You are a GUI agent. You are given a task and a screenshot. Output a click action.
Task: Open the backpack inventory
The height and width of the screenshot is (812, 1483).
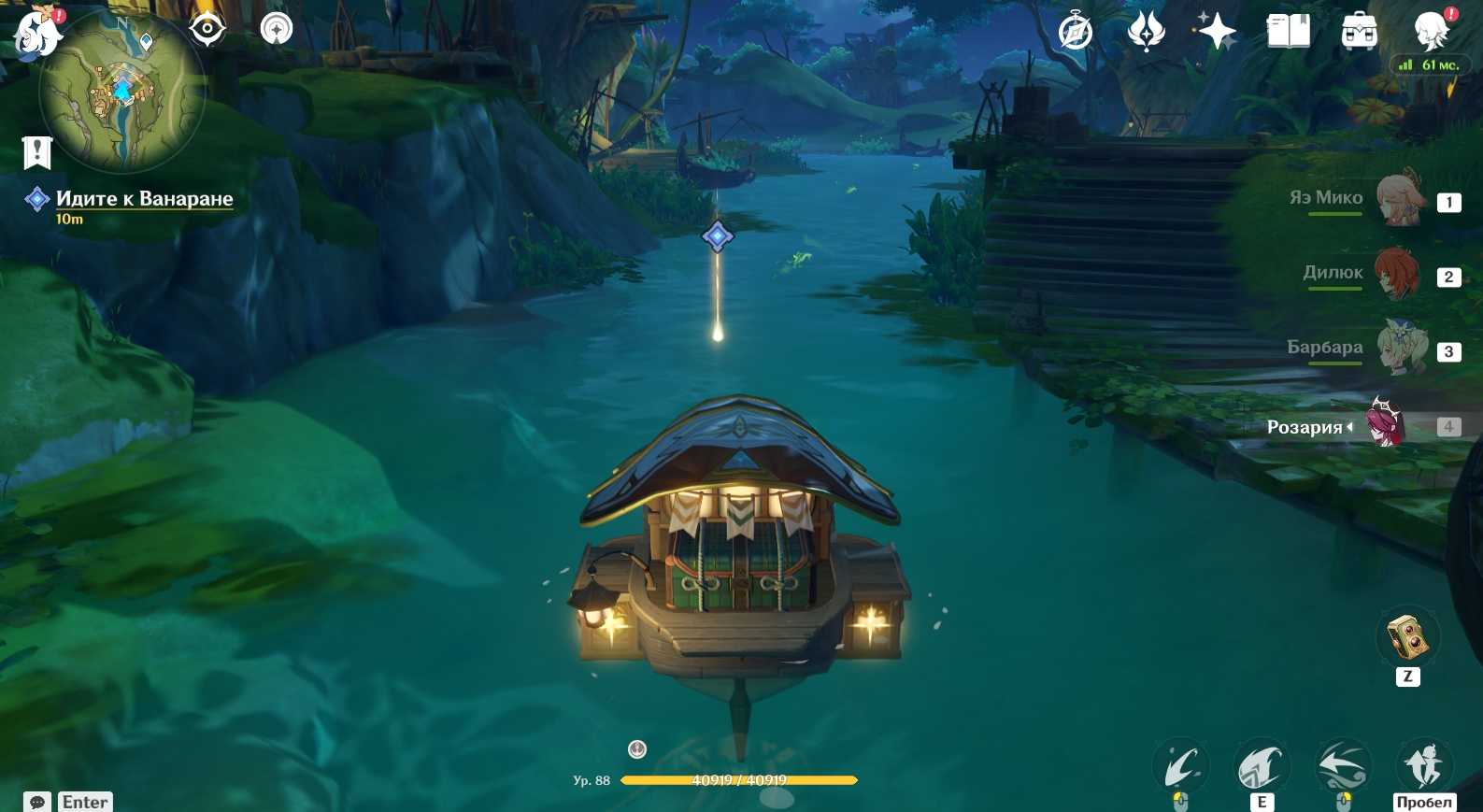1359,31
